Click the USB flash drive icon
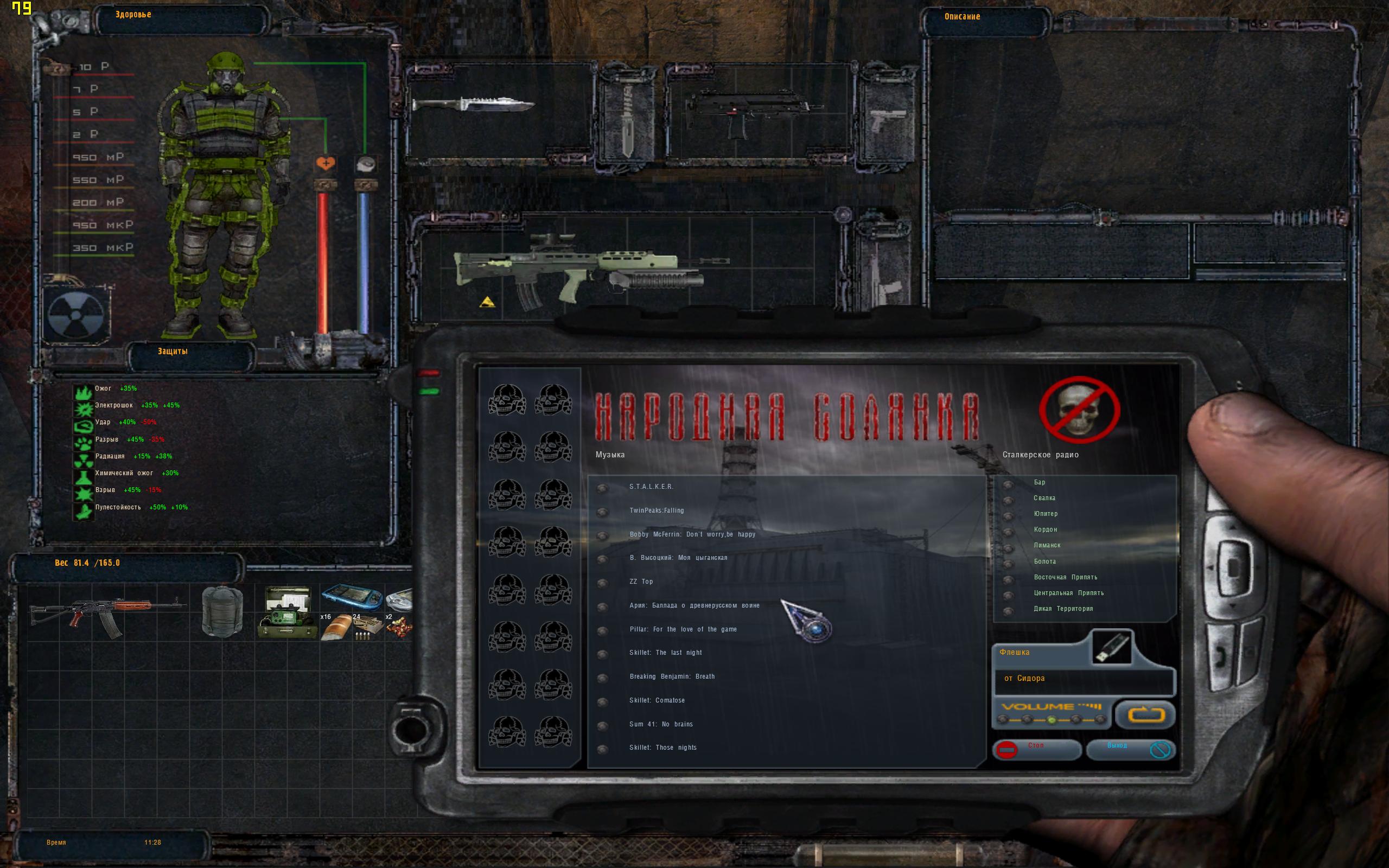The height and width of the screenshot is (868, 1389). 1111,647
